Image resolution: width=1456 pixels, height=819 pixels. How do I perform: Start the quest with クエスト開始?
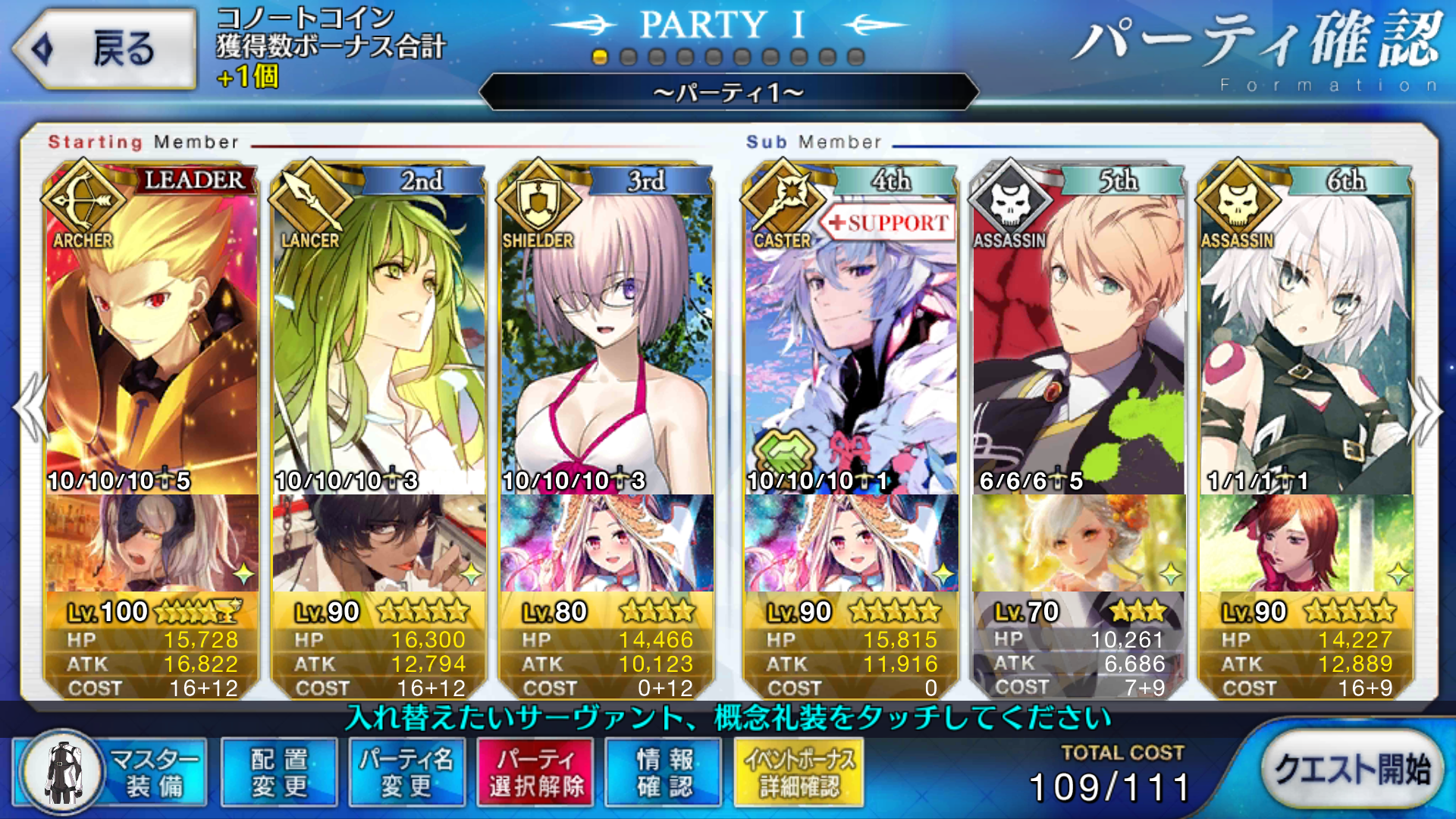[x=1352, y=771]
